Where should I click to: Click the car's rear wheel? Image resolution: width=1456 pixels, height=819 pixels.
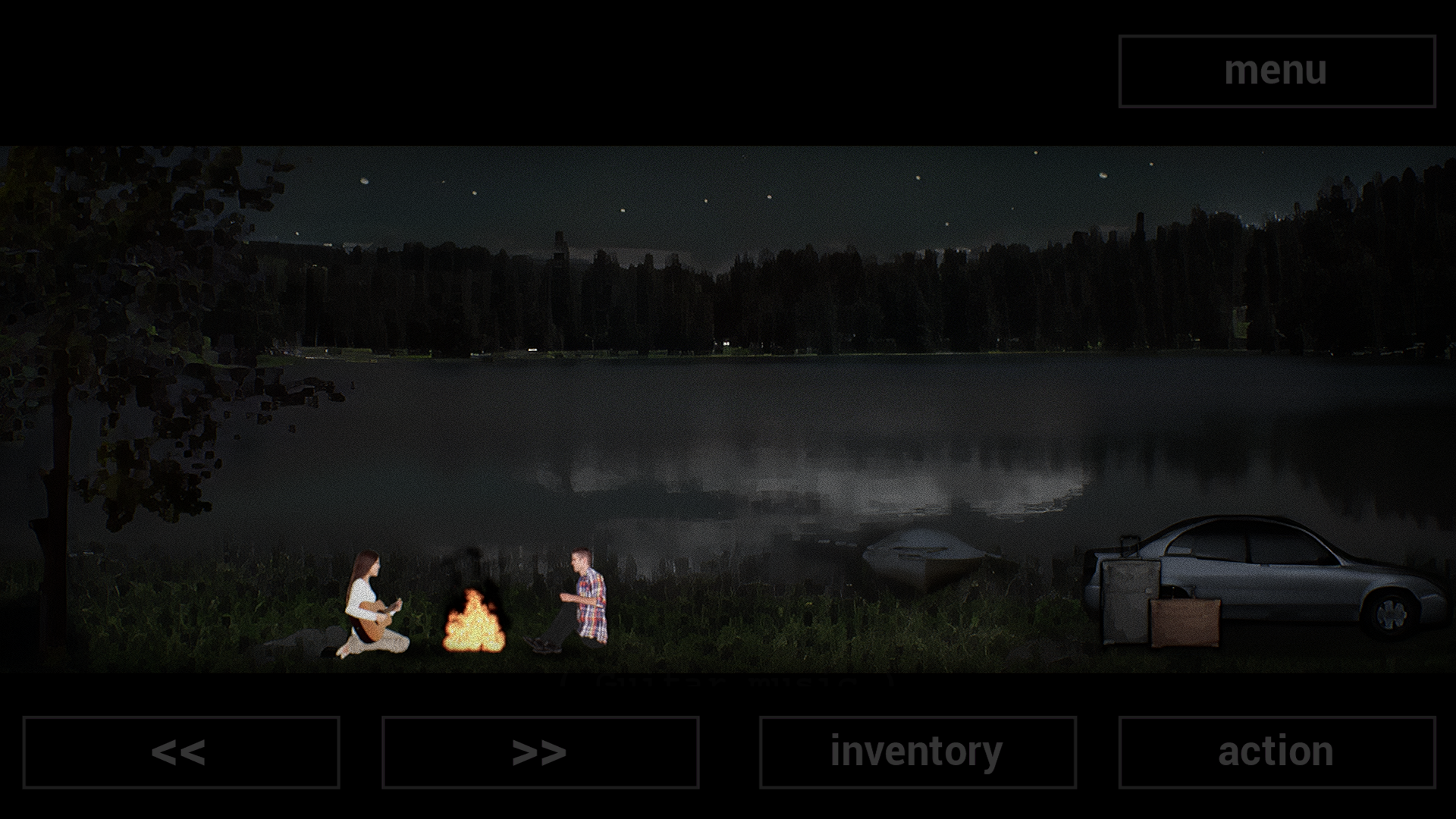[x=1398, y=617]
